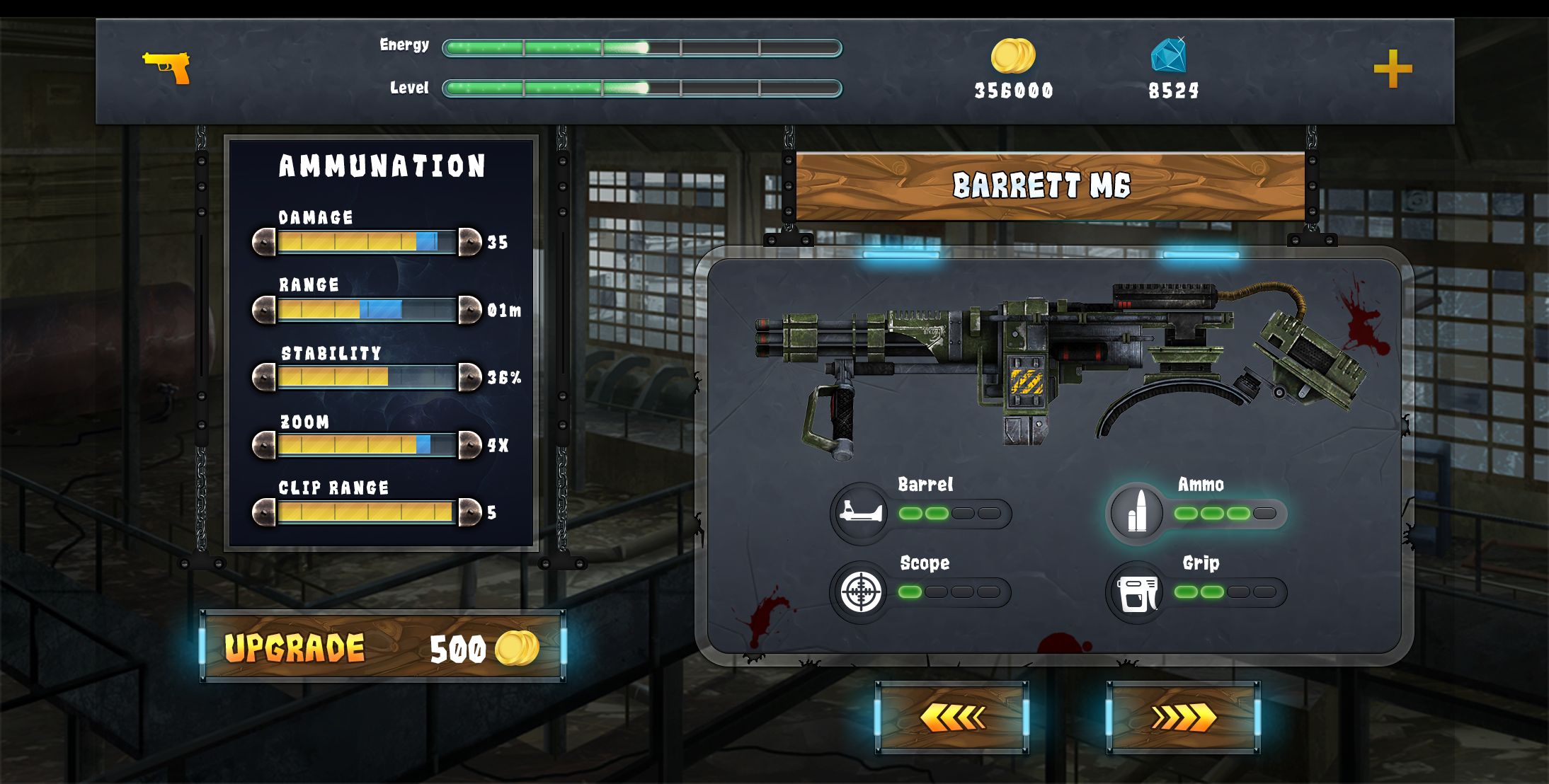This screenshot has width=1549, height=784.
Task: Go to the previous weapon with left arrows
Action: point(951,717)
